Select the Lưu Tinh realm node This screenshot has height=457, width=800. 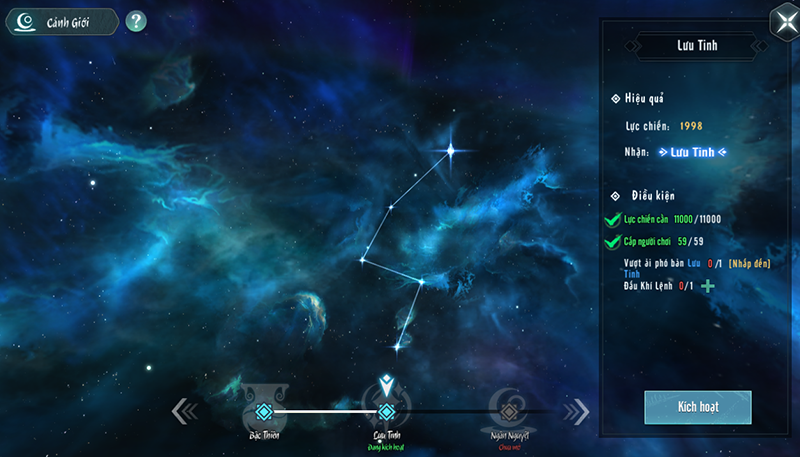tap(386, 411)
